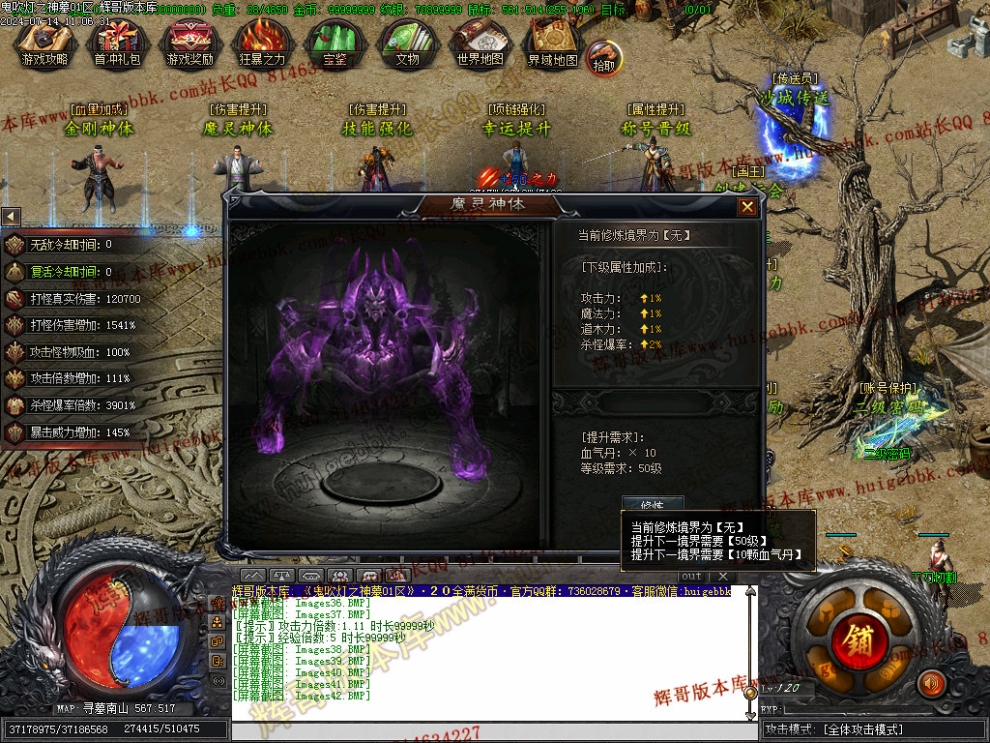Screen dimensions: 990x743
Task: Close the chat panel with the X button
Action: pos(723,576)
